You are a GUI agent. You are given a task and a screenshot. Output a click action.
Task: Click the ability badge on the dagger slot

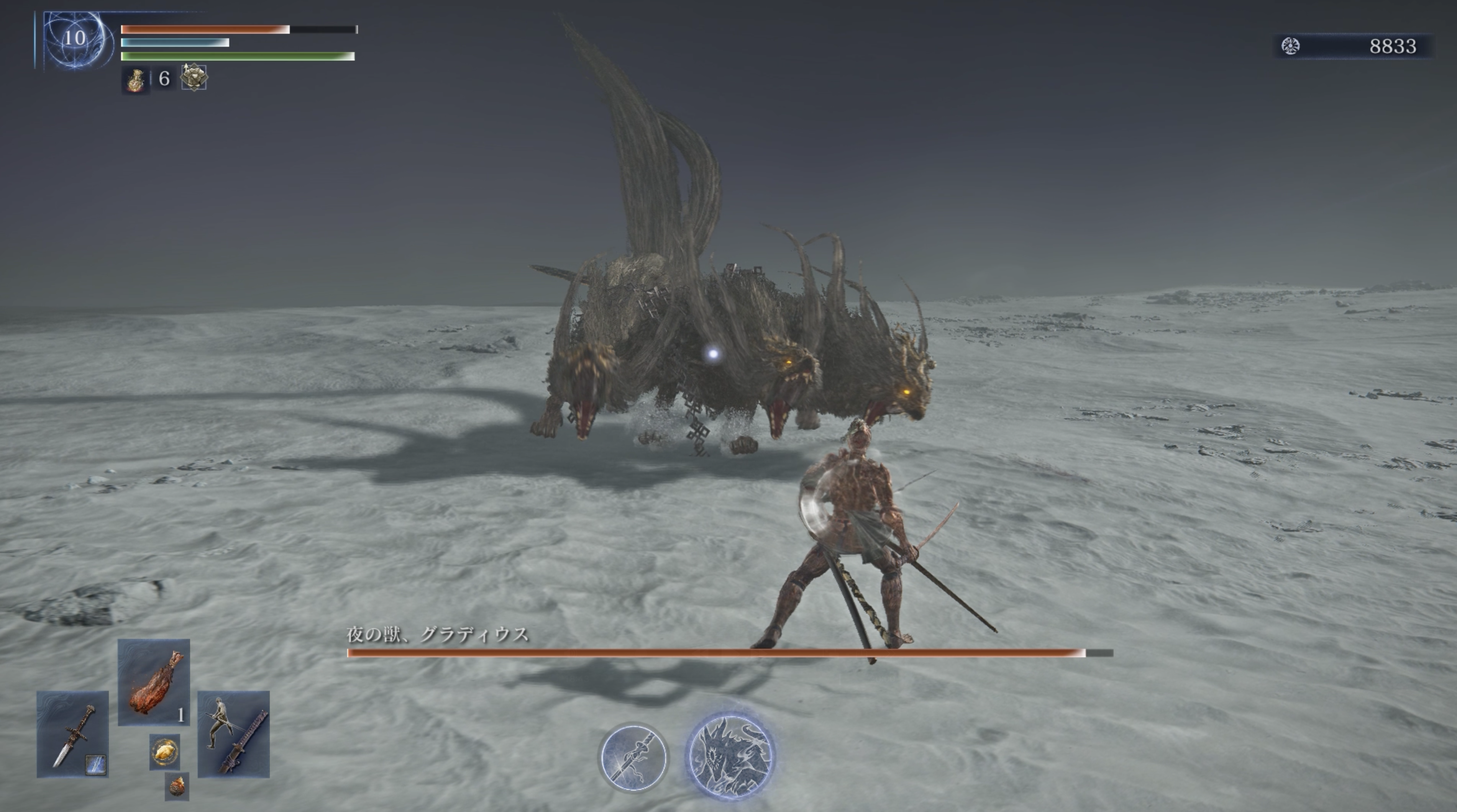[x=95, y=765]
